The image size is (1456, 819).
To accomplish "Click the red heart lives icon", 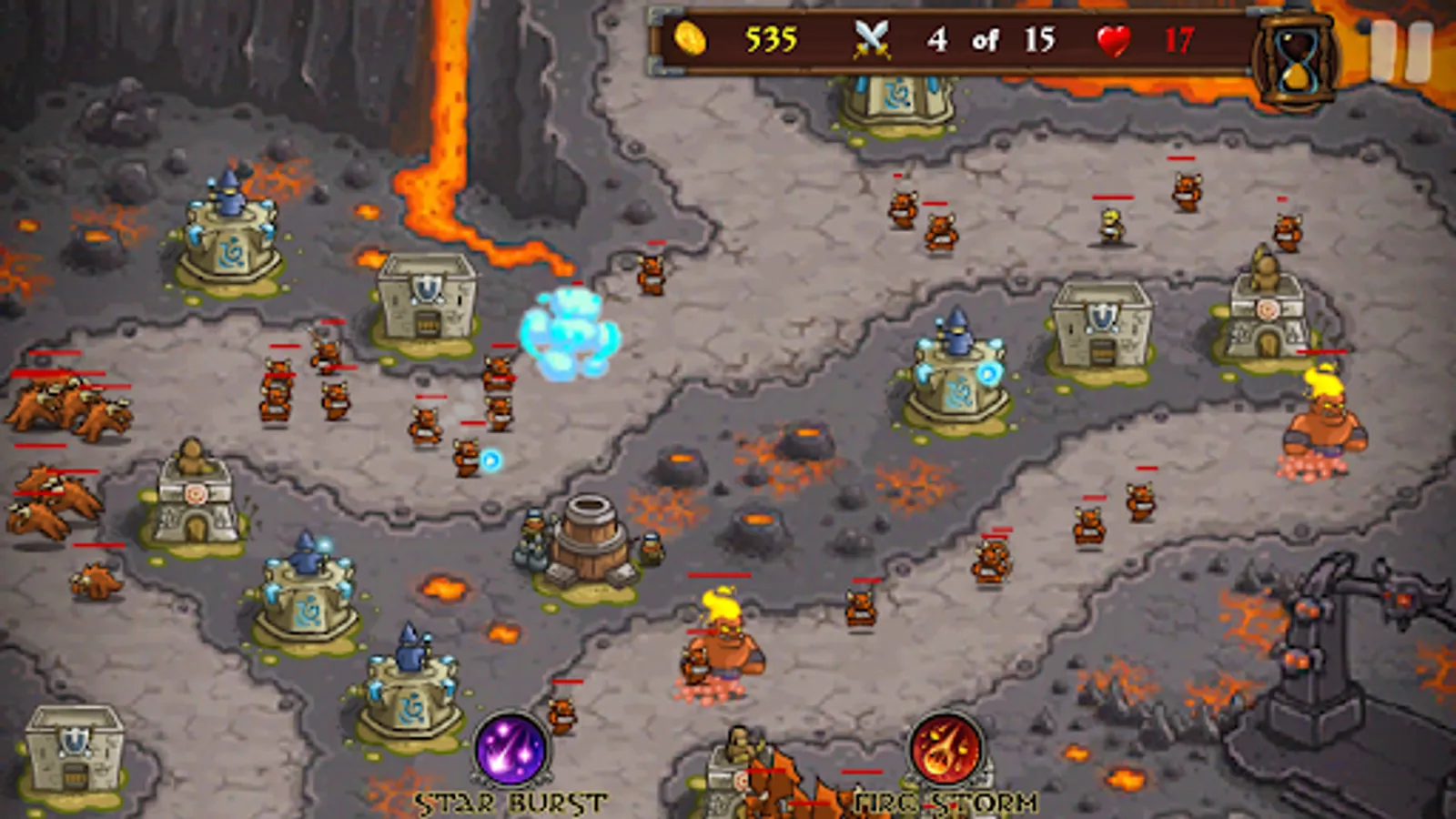I will (1115, 40).
